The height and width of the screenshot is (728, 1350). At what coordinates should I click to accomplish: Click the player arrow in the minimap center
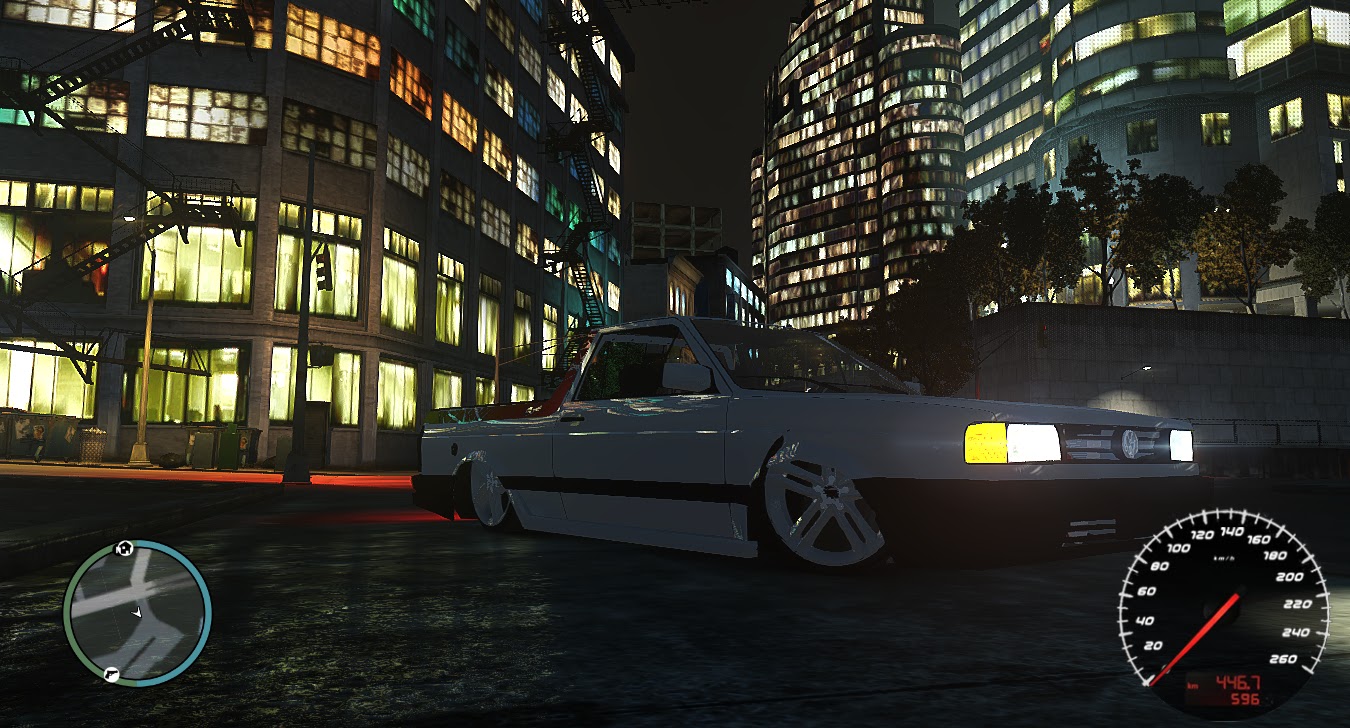pyautogui.click(x=137, y=613)
